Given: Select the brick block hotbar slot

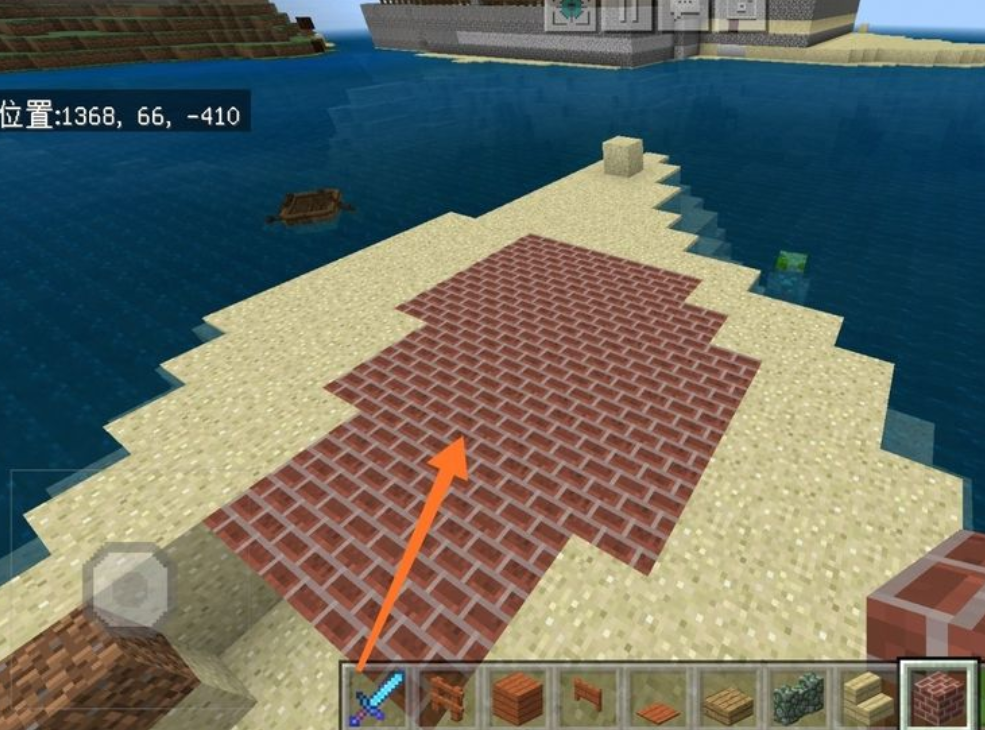Looking at the screenshot, I should click(x=938, y=694).
